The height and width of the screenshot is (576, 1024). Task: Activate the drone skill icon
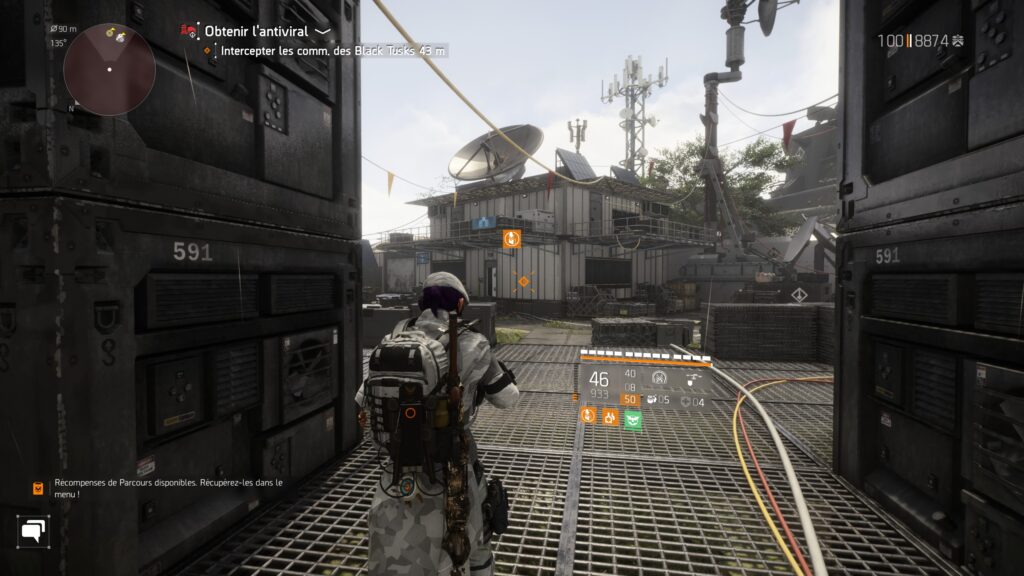693,378
